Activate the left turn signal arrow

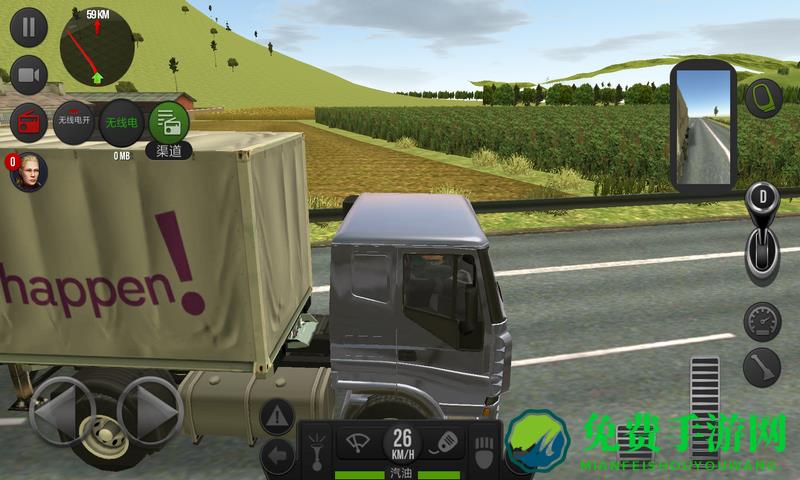coord(278,456)
